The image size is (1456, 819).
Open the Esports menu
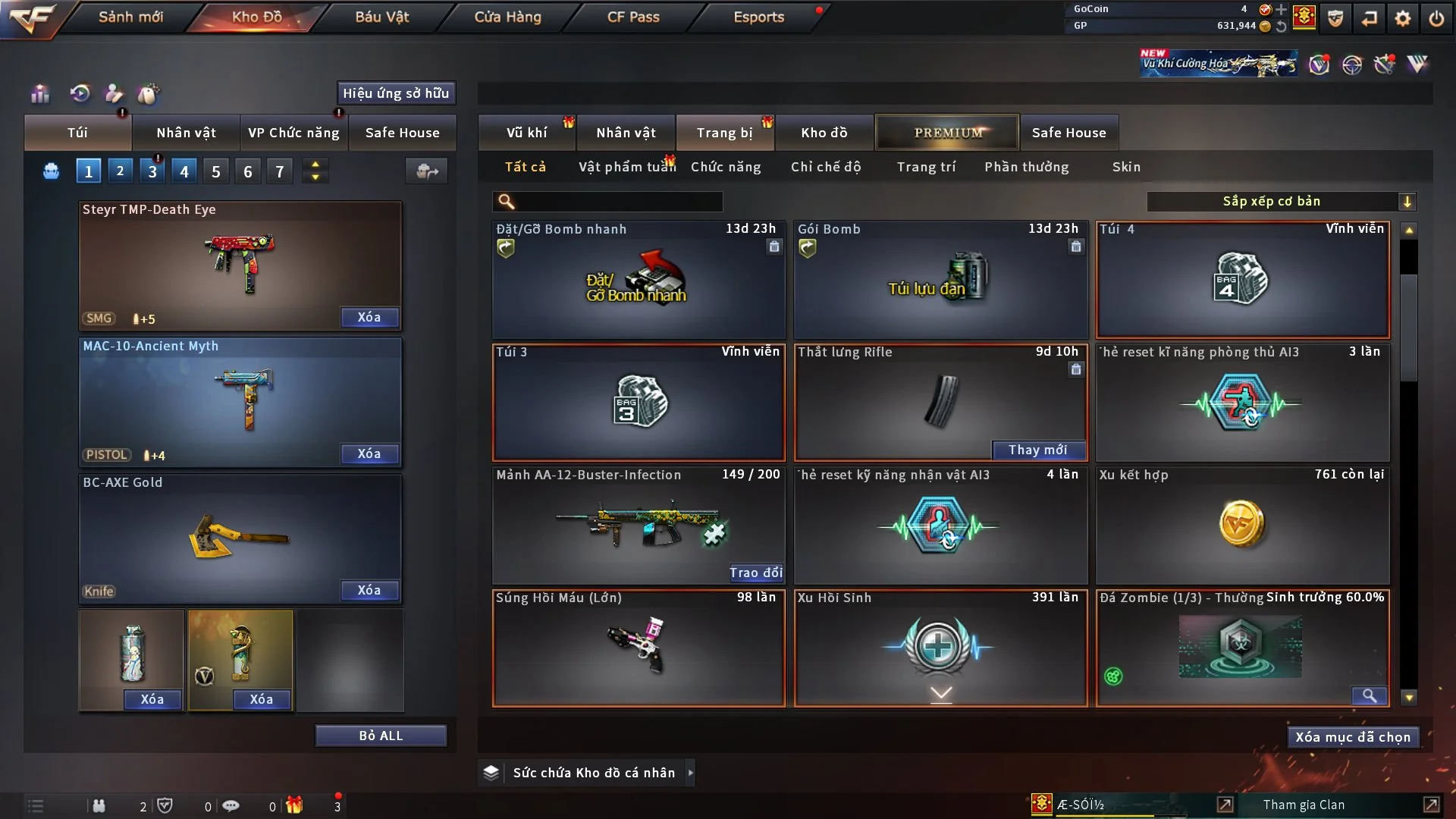pyautogui.click(x=758, y=17)
